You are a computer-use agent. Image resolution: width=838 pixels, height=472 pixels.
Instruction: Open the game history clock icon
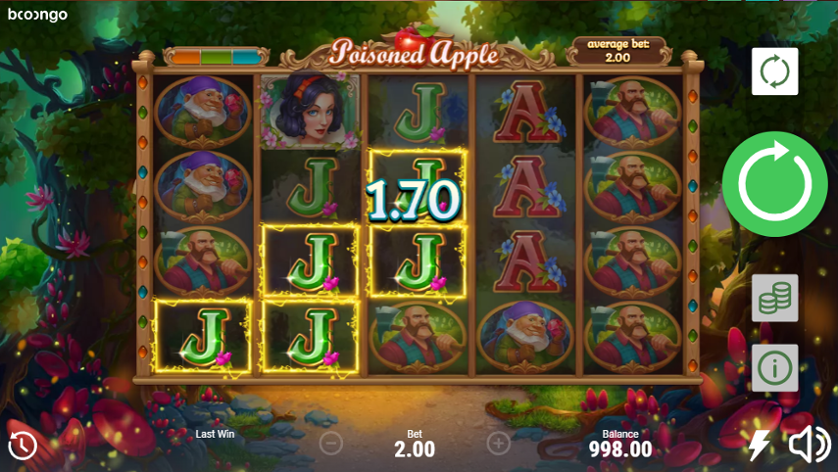22,445
